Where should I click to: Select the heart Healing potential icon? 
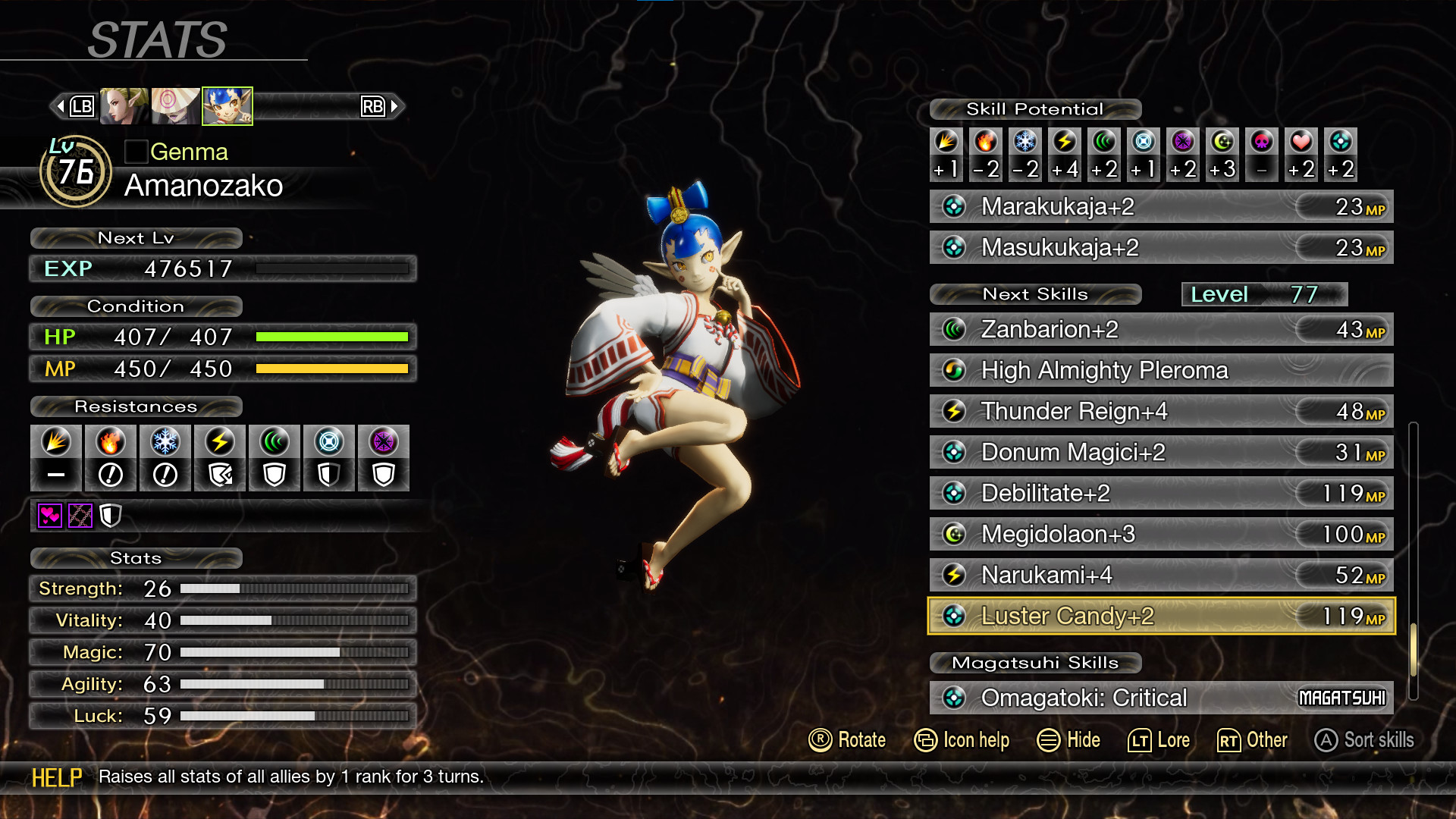[1301, 143]
